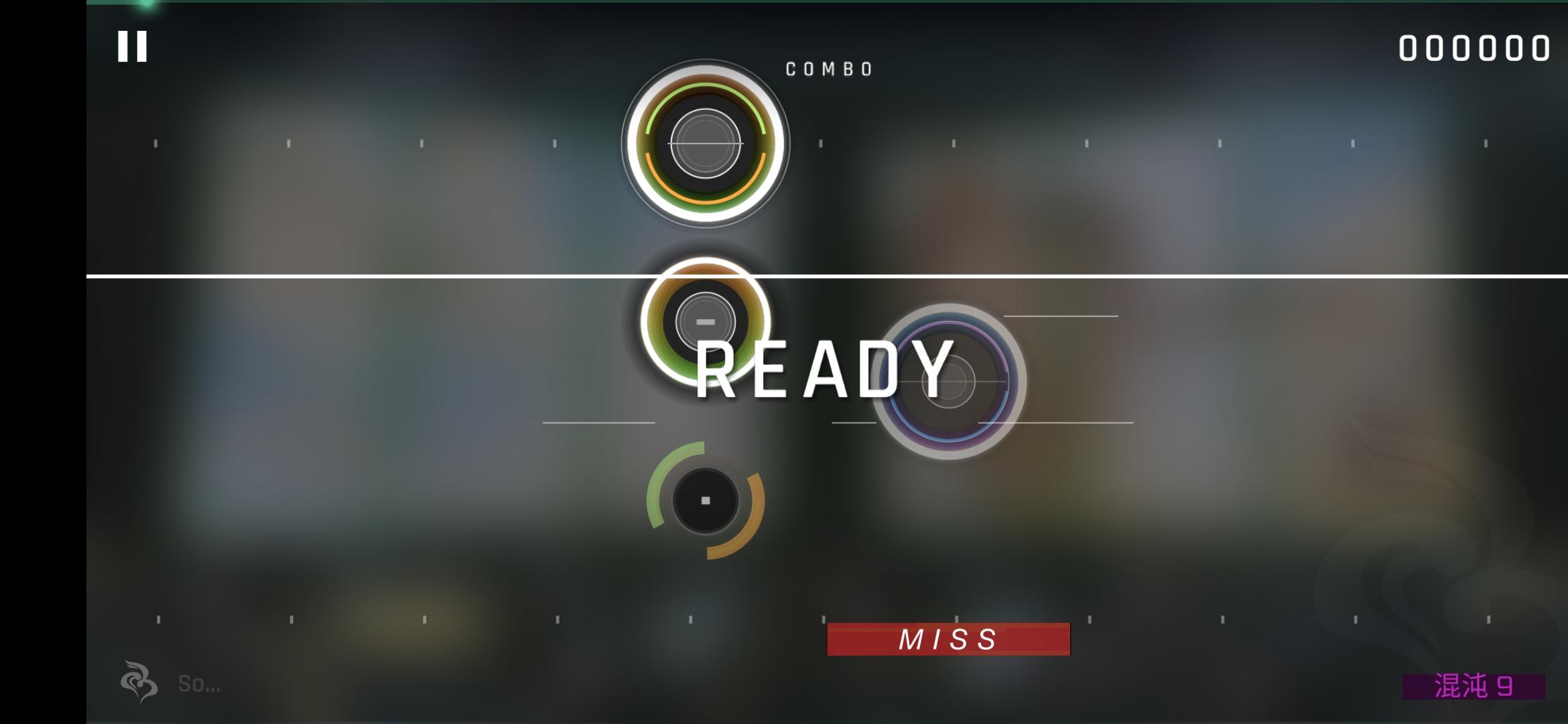This screenshot has width=1568, height=724.
Task: Tap the small square center of the bottom note
Action: coord(704,501)
